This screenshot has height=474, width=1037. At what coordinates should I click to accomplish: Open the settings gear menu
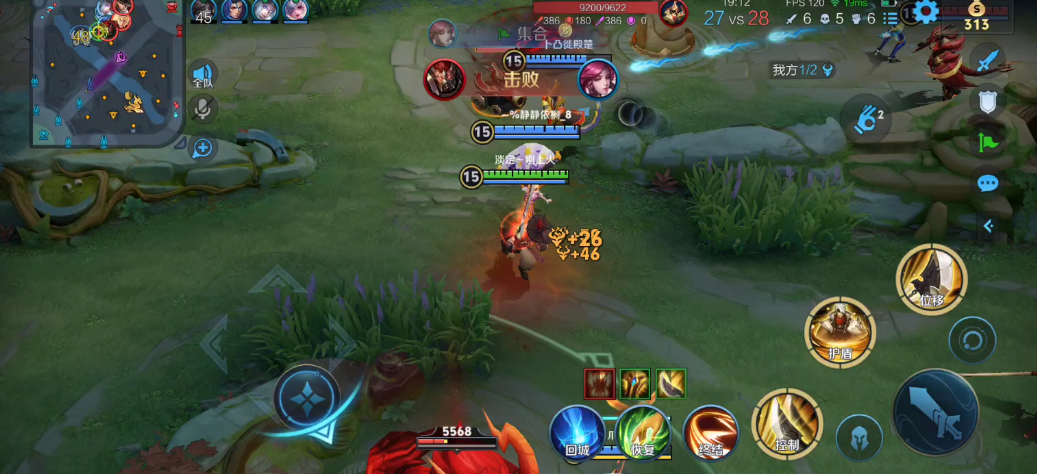pos(926,13)
